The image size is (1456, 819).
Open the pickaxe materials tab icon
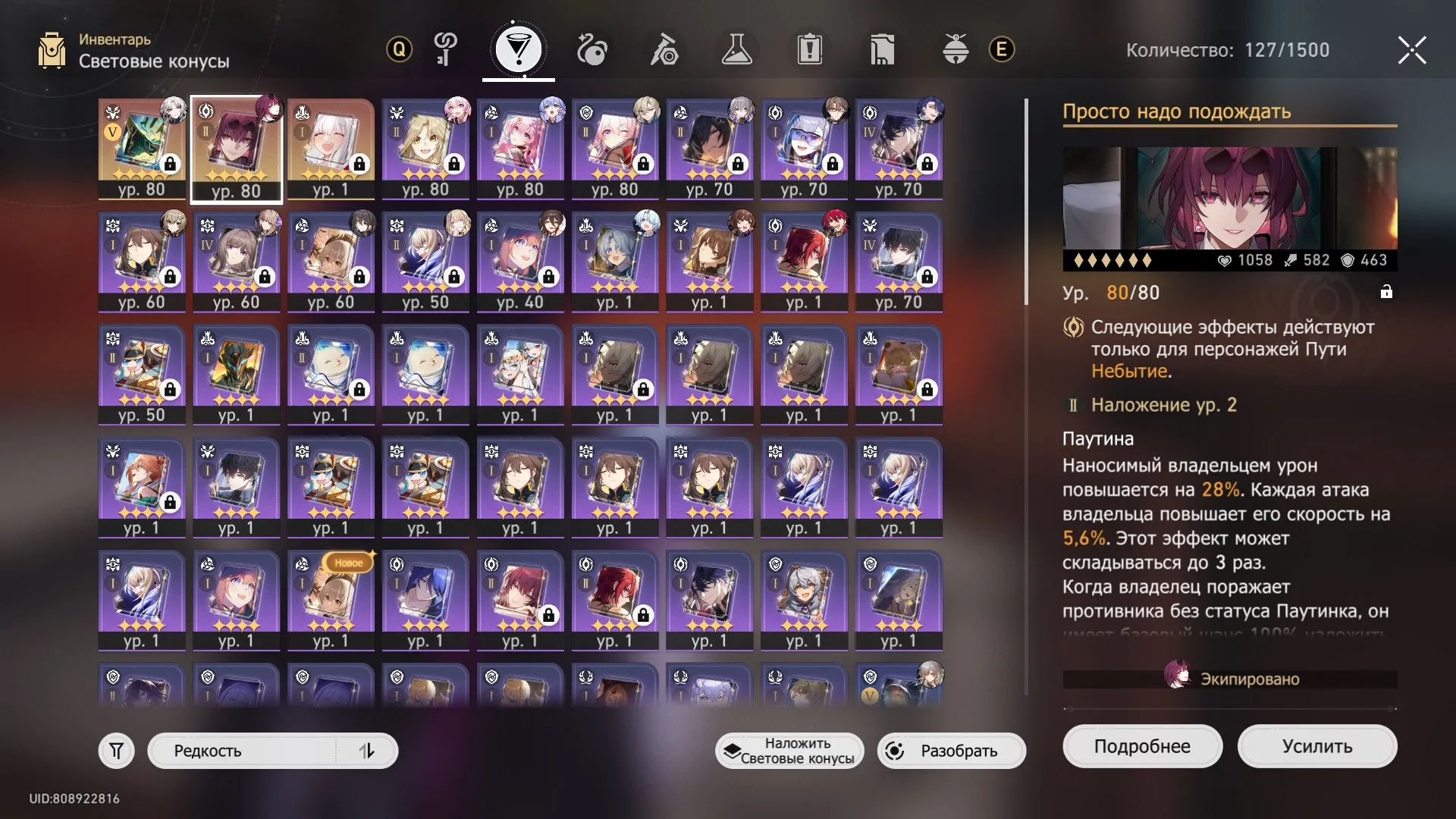click(x=665, y=49)
